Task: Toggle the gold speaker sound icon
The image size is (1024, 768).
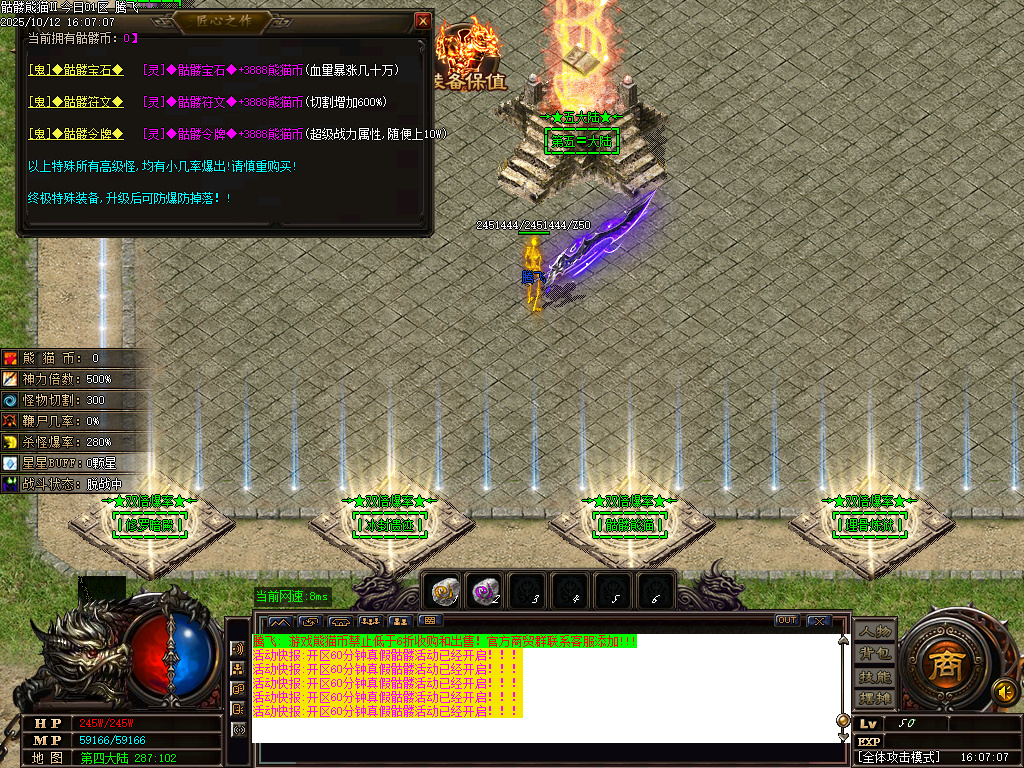Action: (x=1004, y=691)
